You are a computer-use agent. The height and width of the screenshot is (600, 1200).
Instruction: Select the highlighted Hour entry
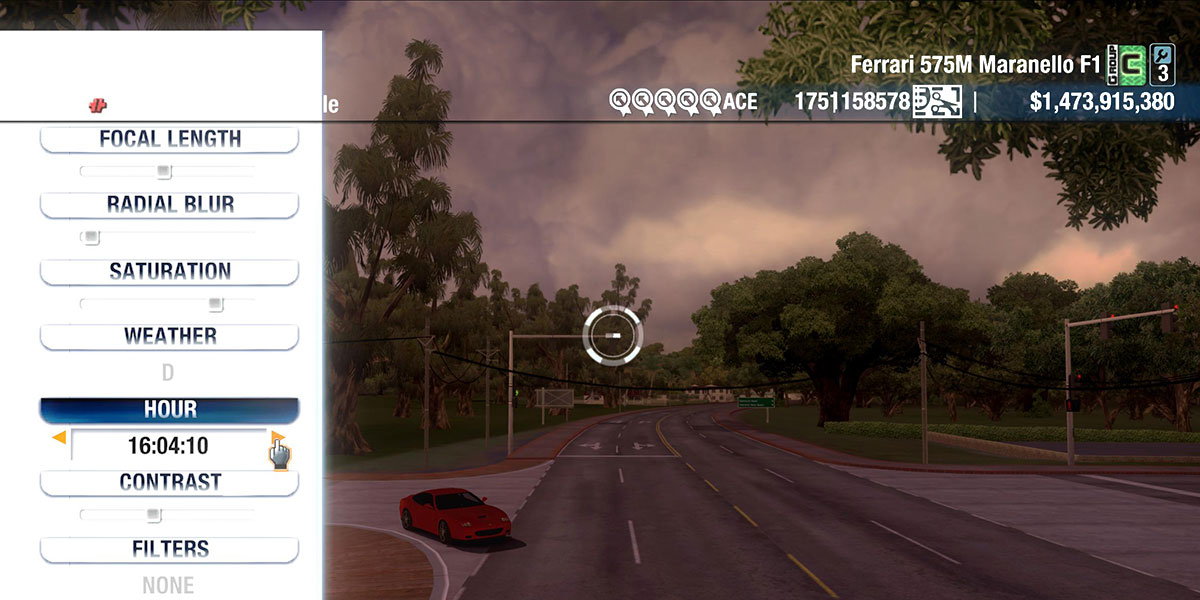point(169,410)
